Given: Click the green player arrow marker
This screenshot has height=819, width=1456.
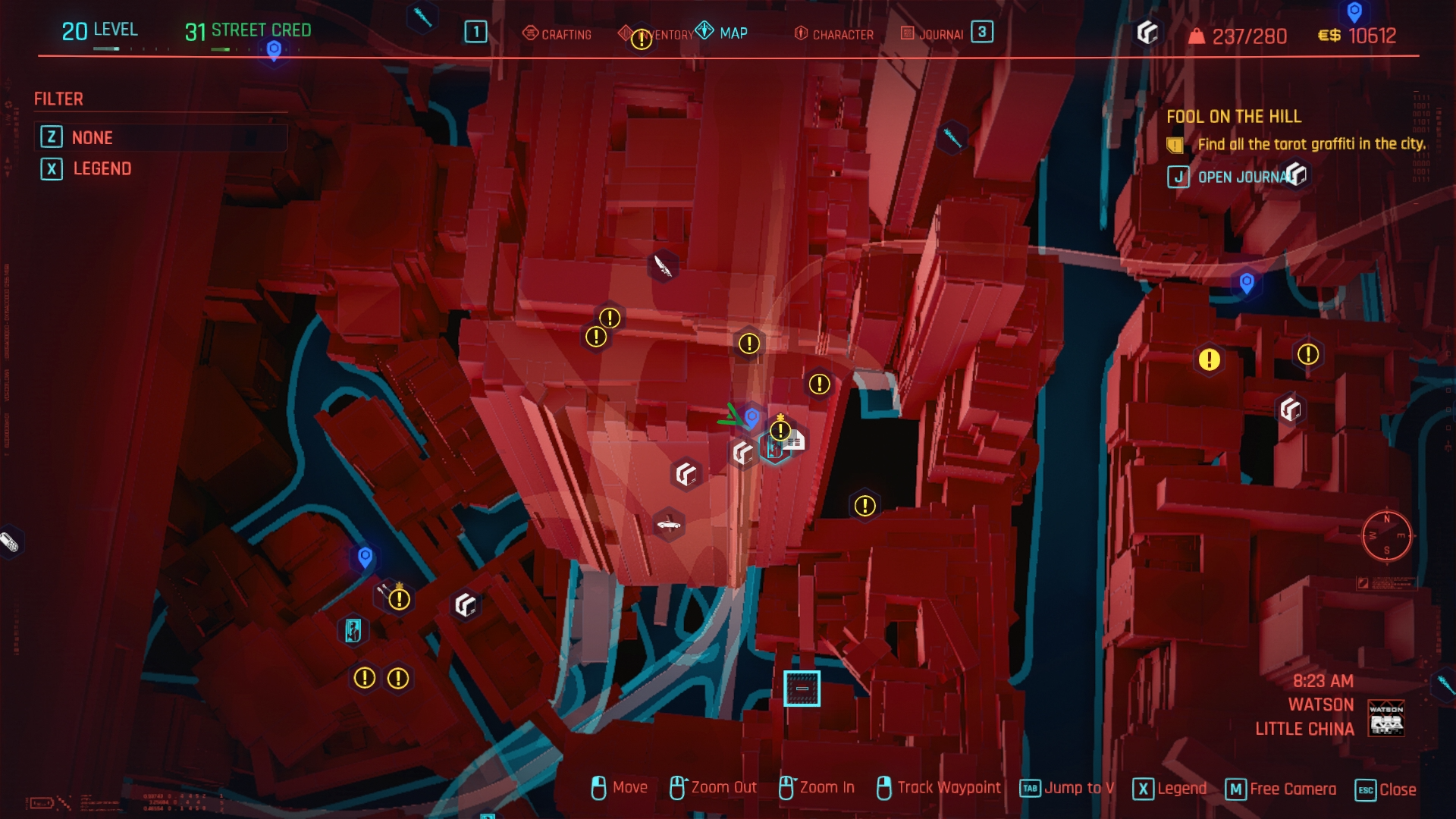Looking at the screenshot, I should coord(730,416).
